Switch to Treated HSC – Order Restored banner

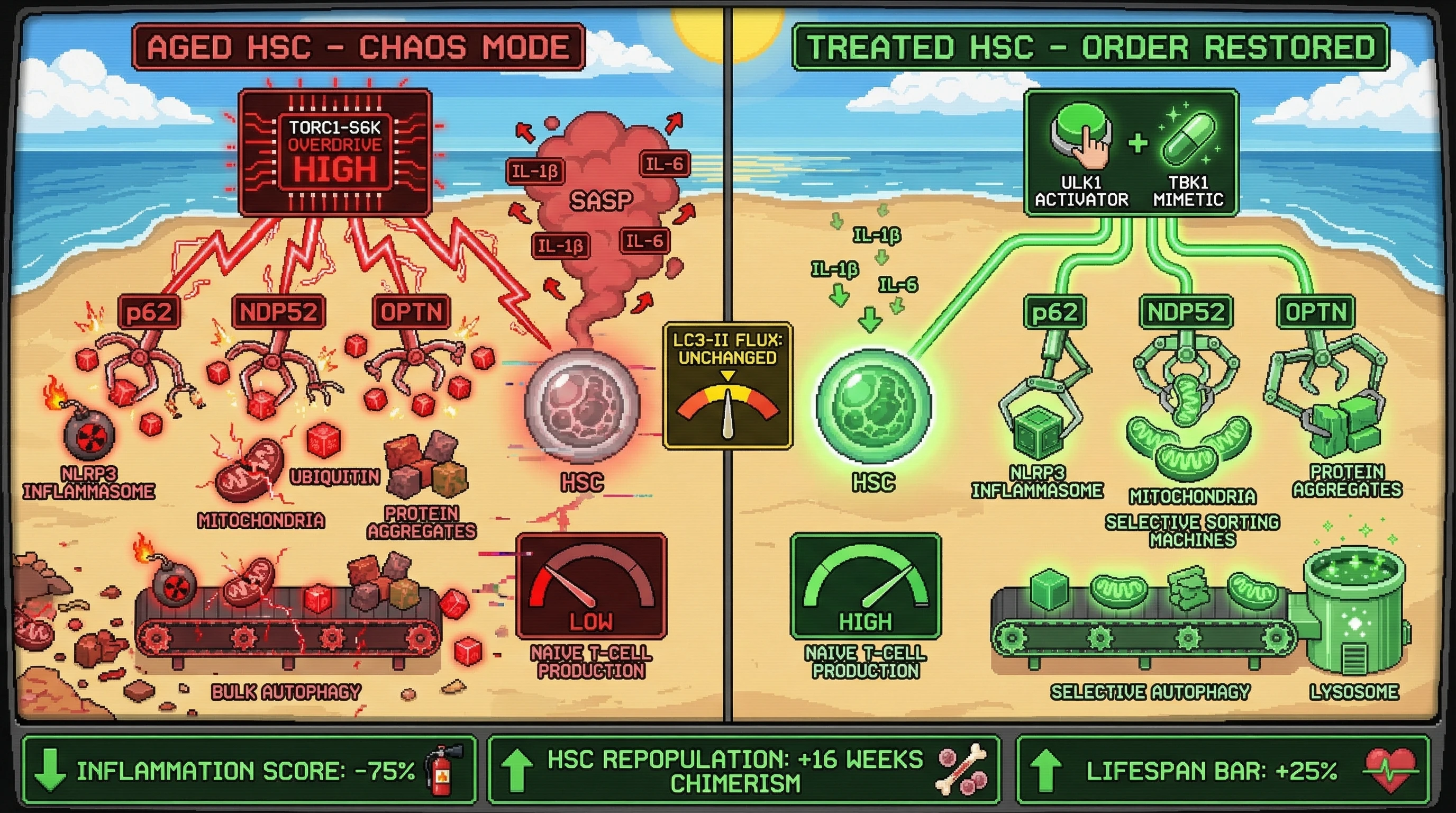point(1090,47)
